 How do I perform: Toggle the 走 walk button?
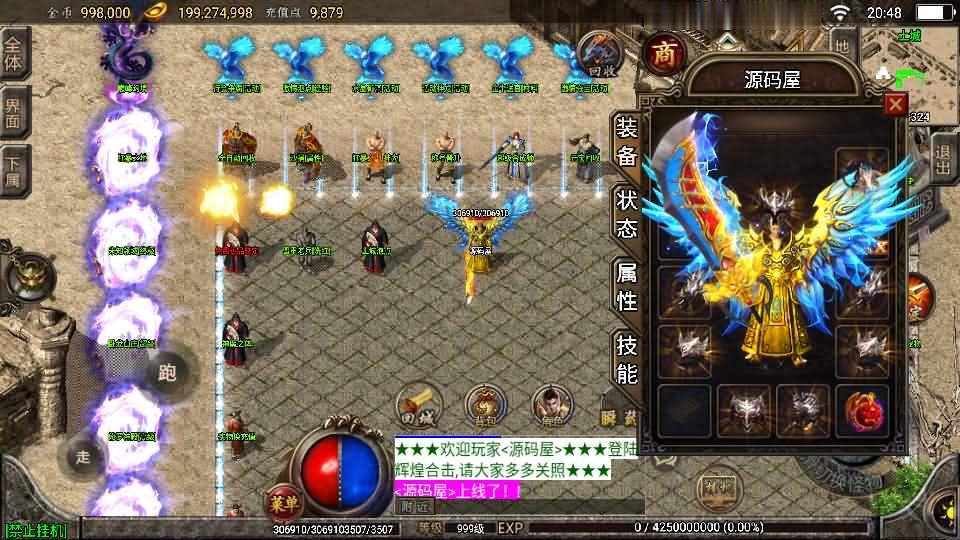tap(83, 457)
